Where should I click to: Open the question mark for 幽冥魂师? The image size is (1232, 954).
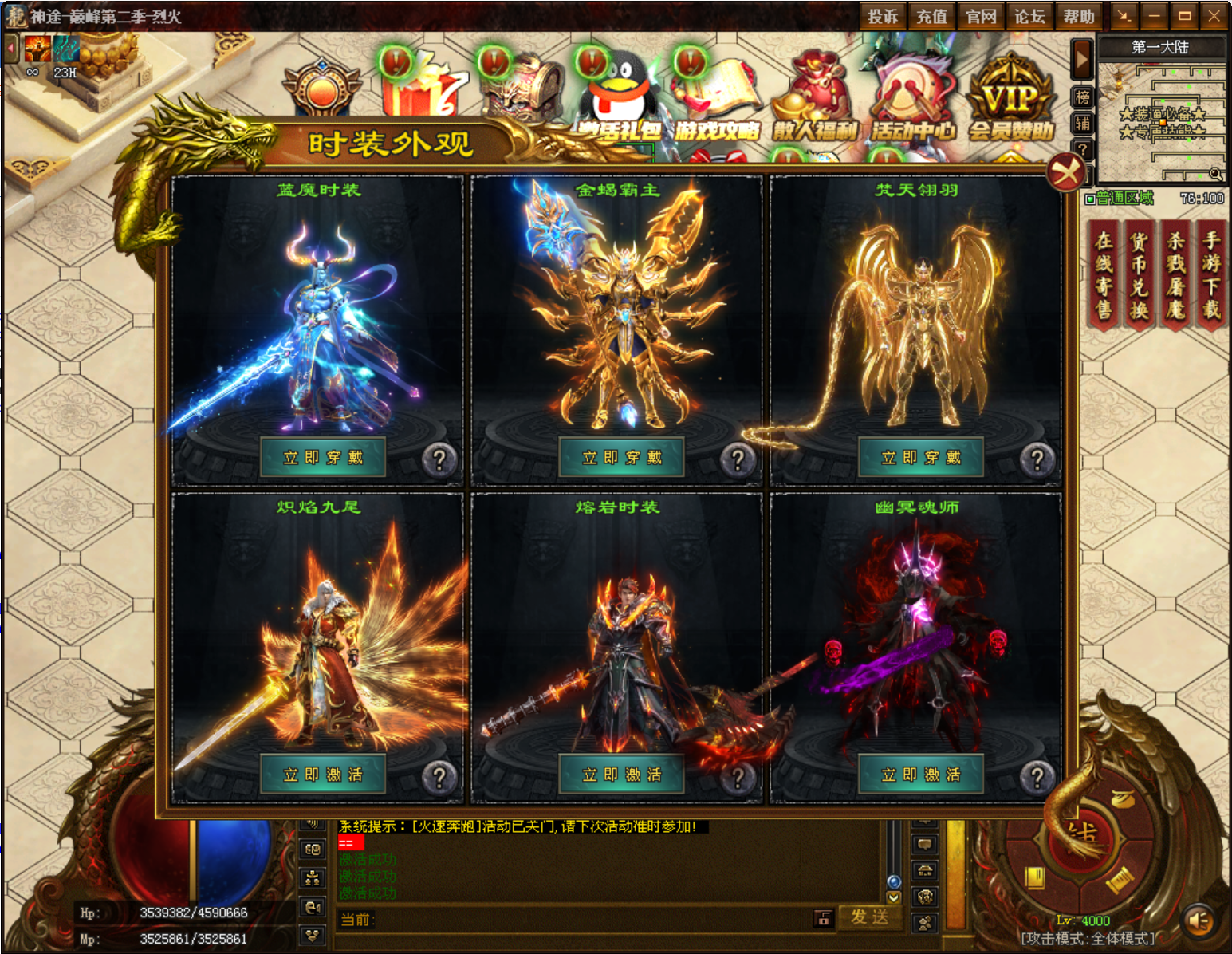point(1037,776)
